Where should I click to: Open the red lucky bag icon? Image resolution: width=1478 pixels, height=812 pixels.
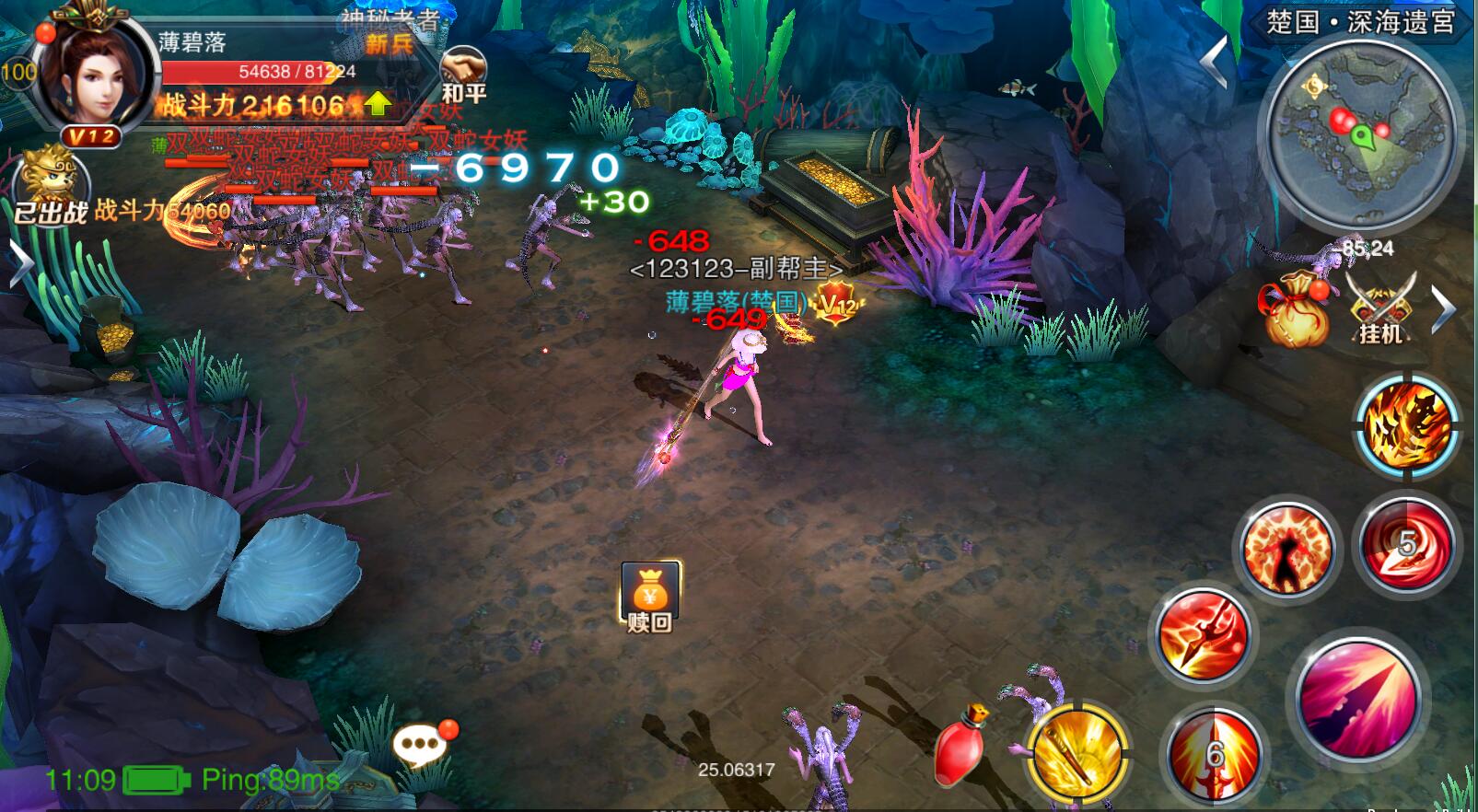pos(1296,310)
